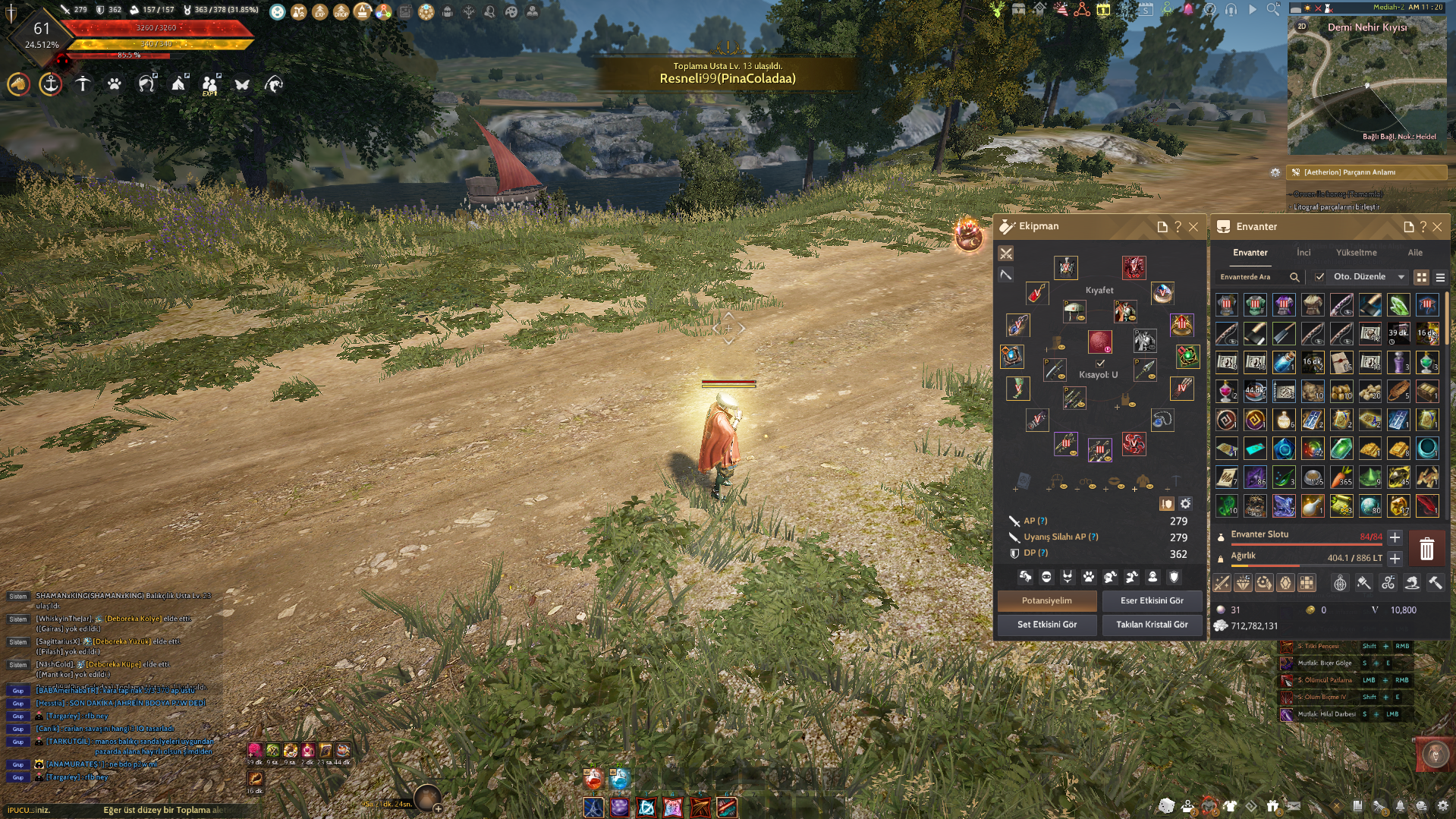
Task: Open the gear settings icon in equipment panel
Action: click(1185, 504)
